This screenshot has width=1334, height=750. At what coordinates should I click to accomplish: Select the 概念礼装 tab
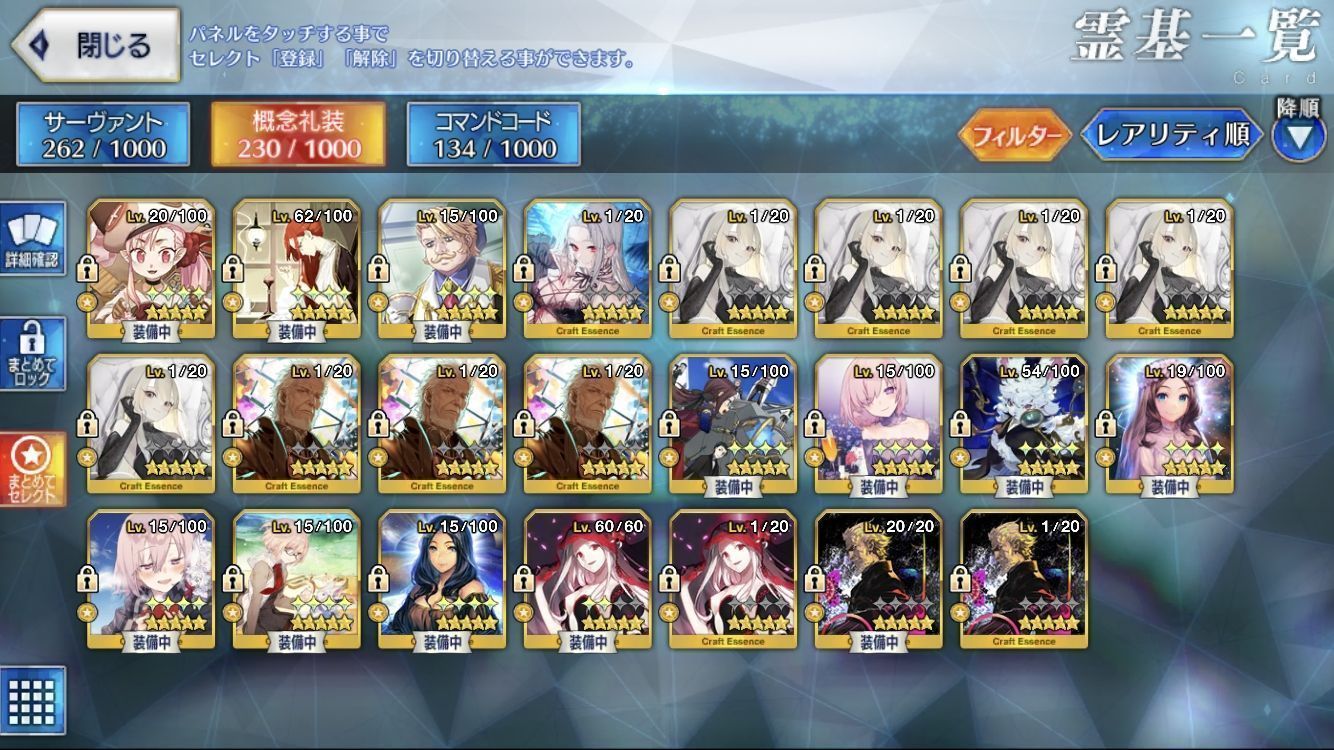[299, 134]
